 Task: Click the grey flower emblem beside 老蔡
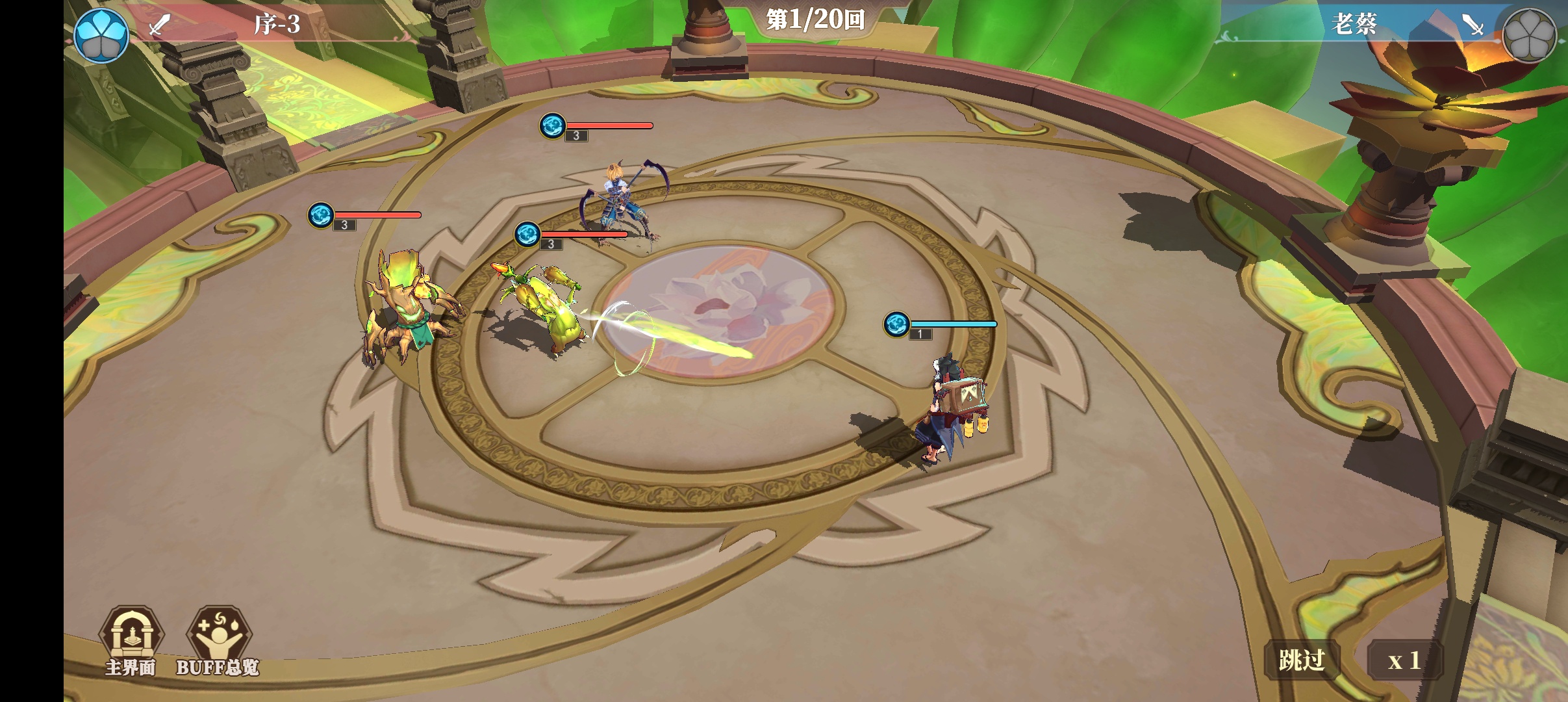[x=1529, y=35]
